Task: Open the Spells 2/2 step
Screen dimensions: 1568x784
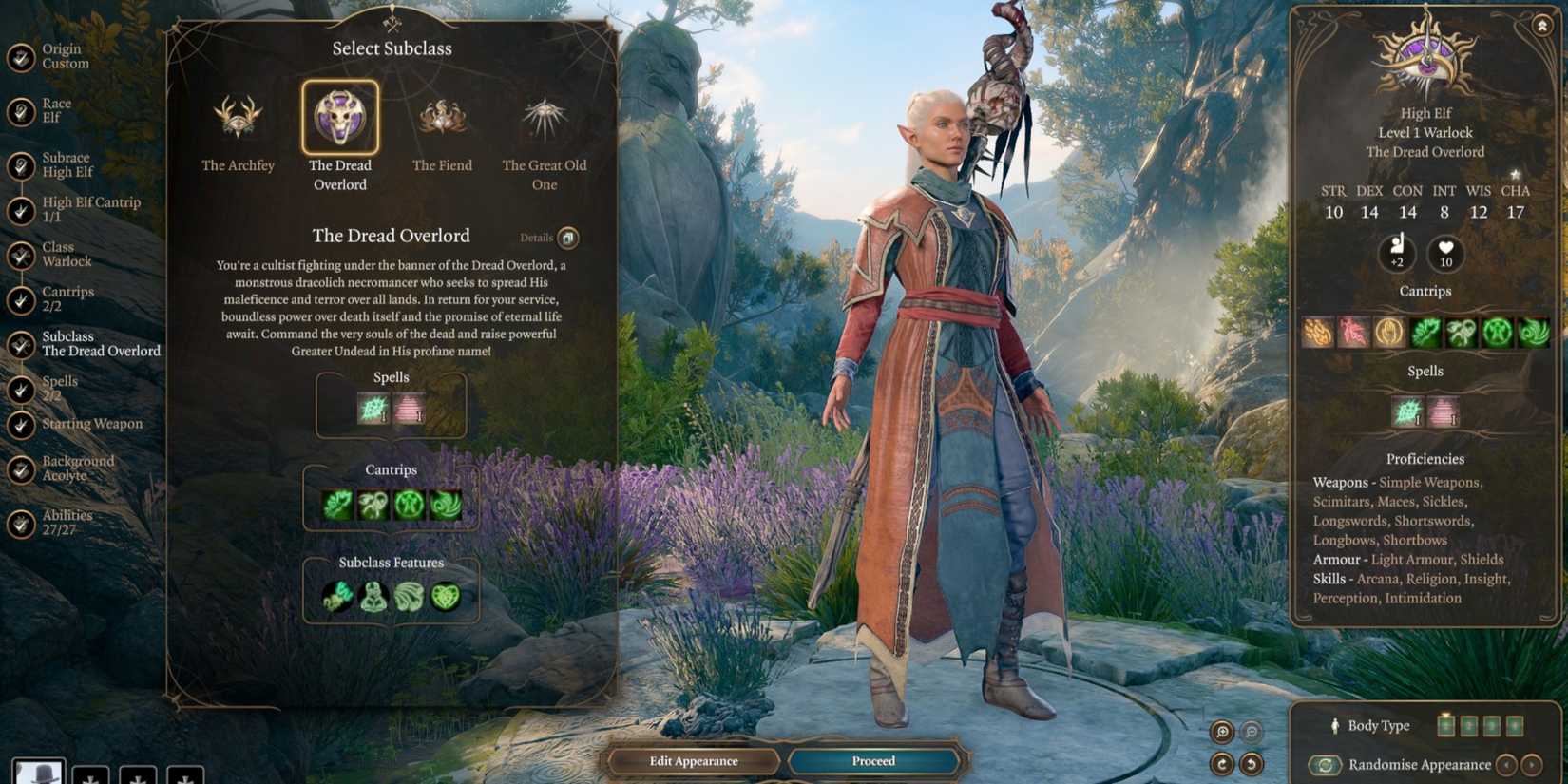Action: (59, 389)
